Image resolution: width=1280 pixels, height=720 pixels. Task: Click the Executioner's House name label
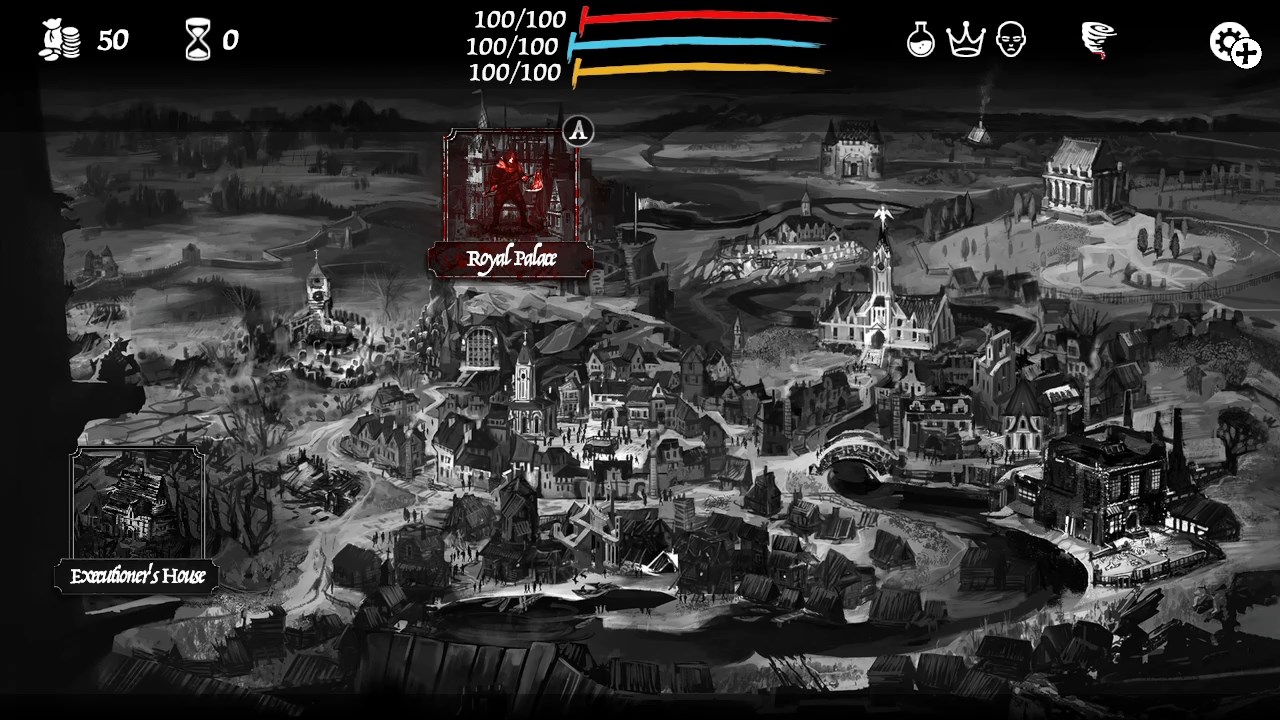click(139, 576)
